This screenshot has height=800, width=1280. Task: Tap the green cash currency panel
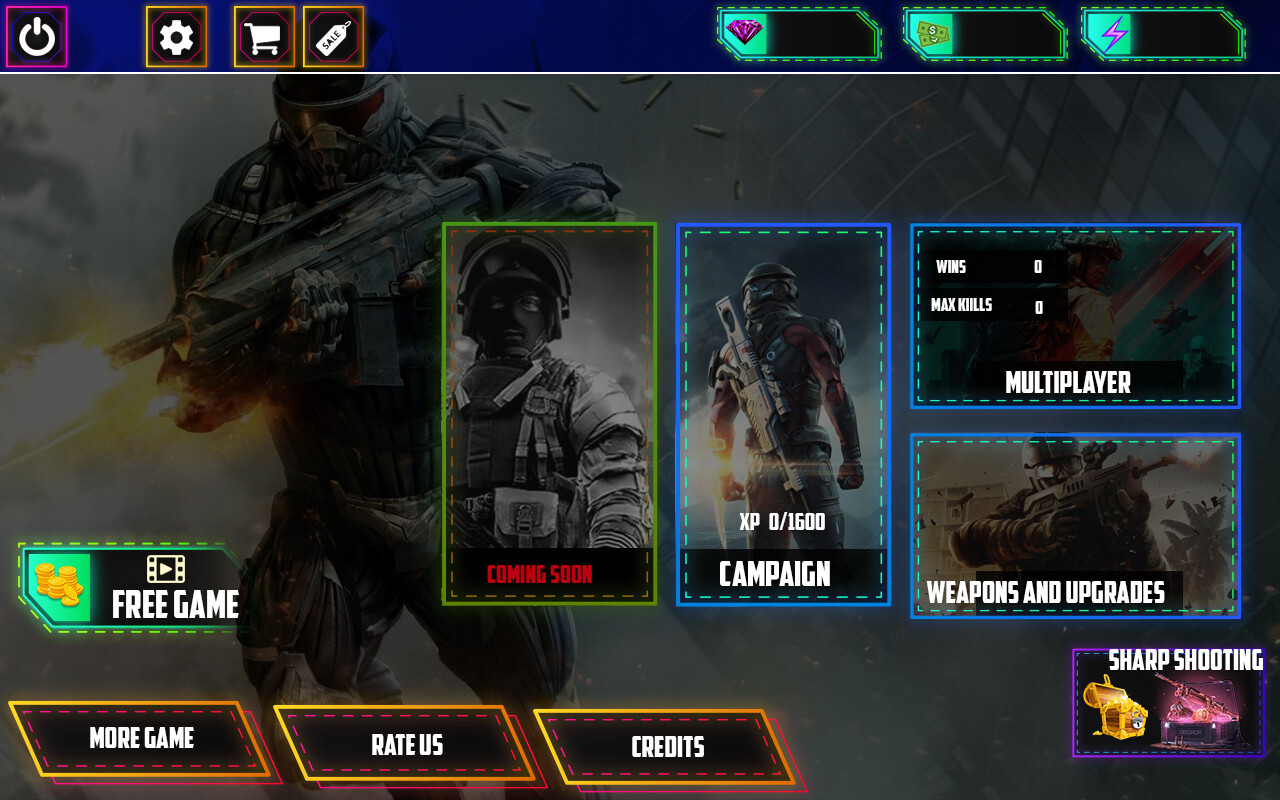(984, 34)
